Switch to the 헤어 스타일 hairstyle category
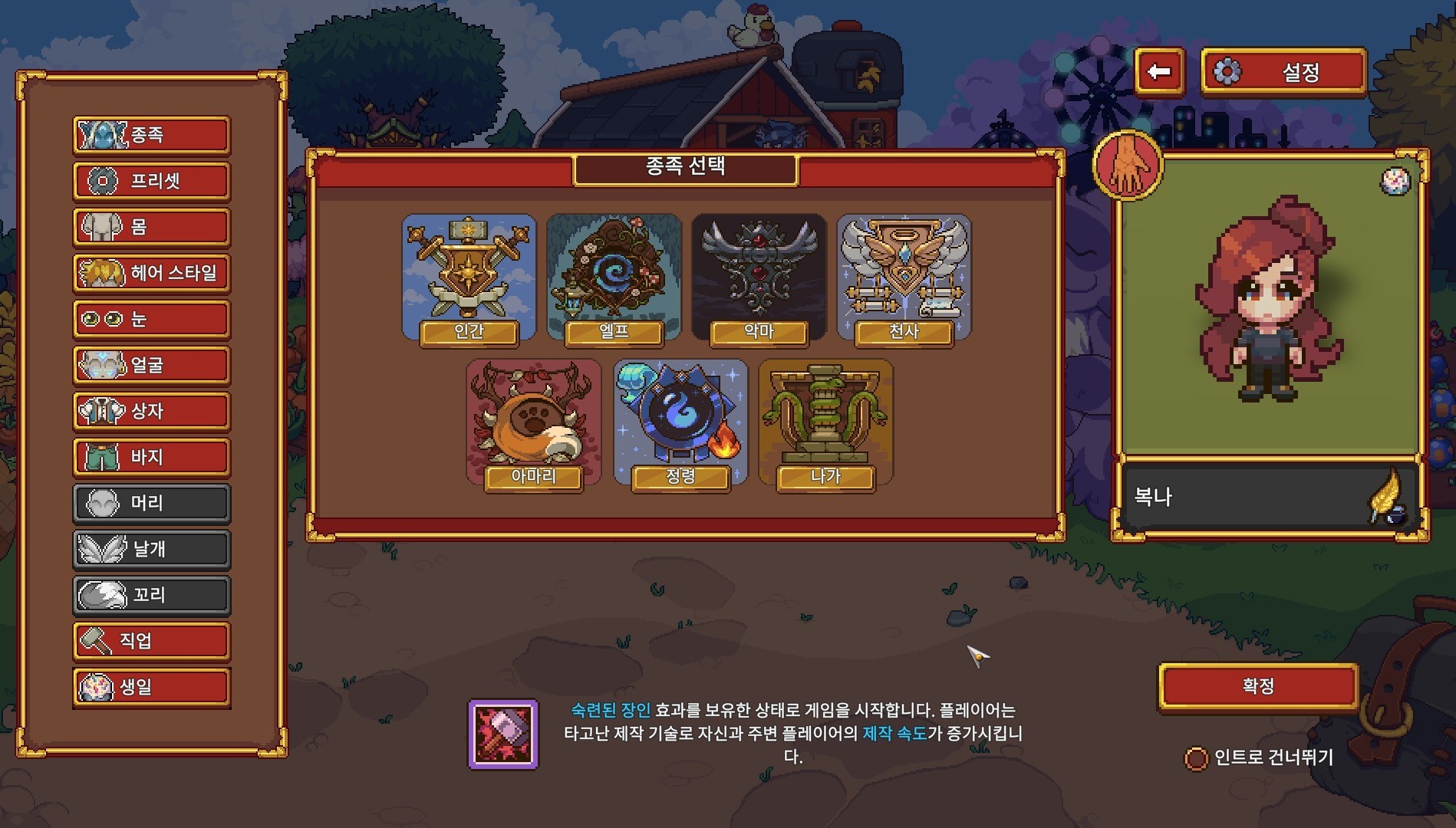 point(152,273)
